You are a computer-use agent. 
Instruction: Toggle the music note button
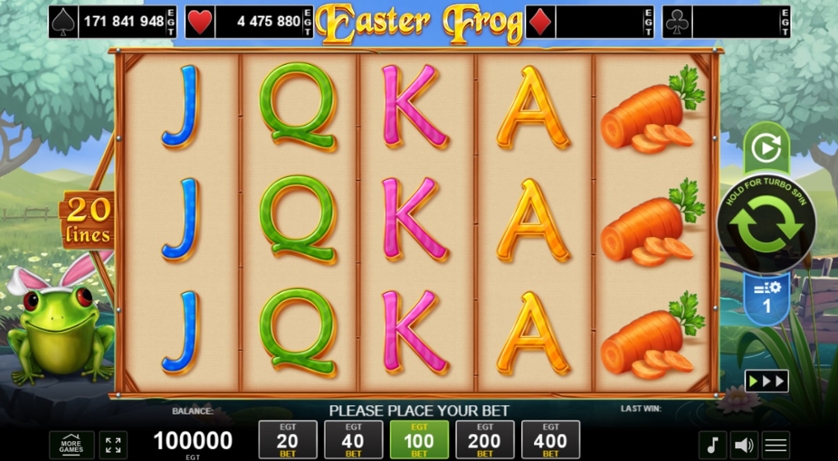[712, 445]
